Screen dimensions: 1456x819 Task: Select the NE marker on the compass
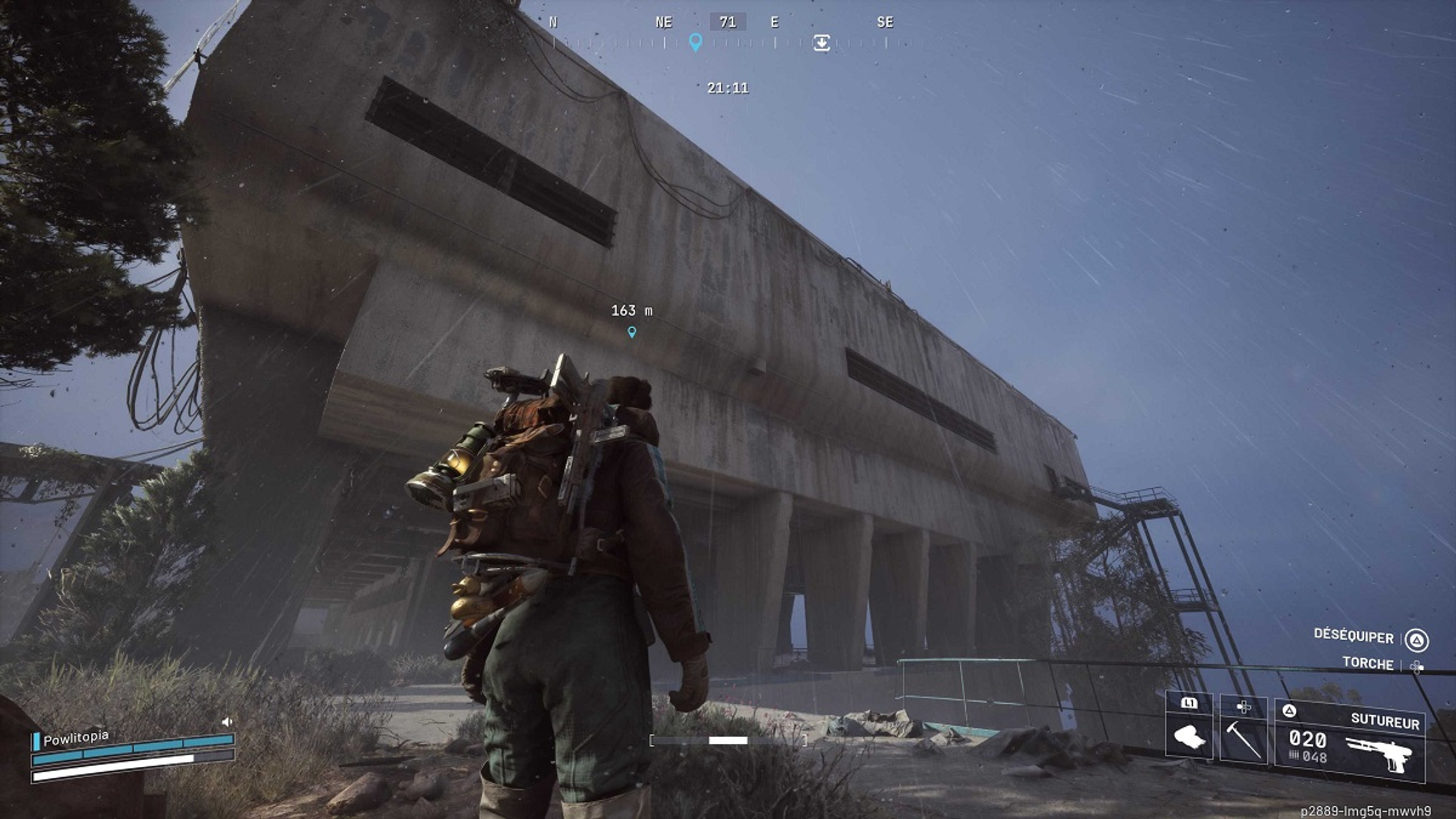pos(666,22)
